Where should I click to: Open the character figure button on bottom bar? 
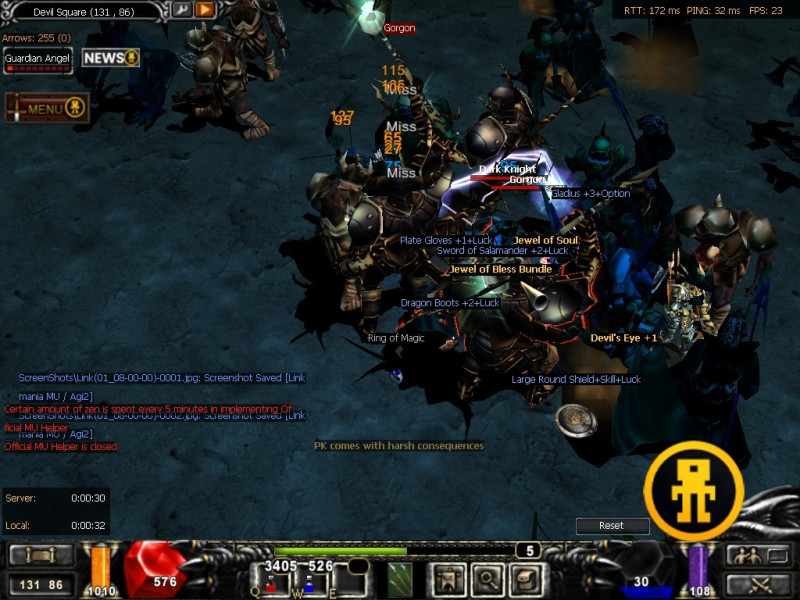pos(448,578)
